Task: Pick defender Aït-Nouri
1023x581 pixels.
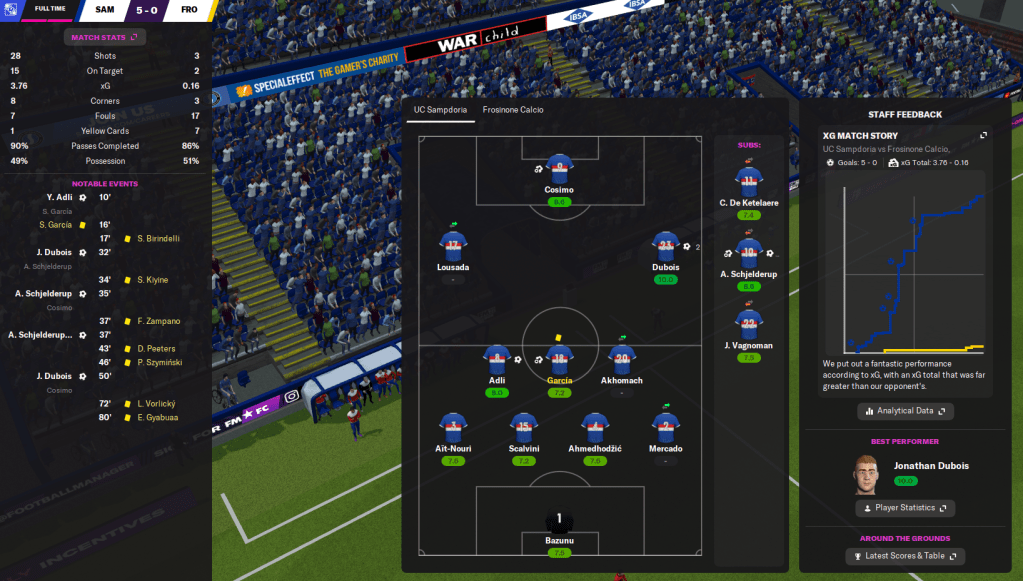Action: click(453, 428)
